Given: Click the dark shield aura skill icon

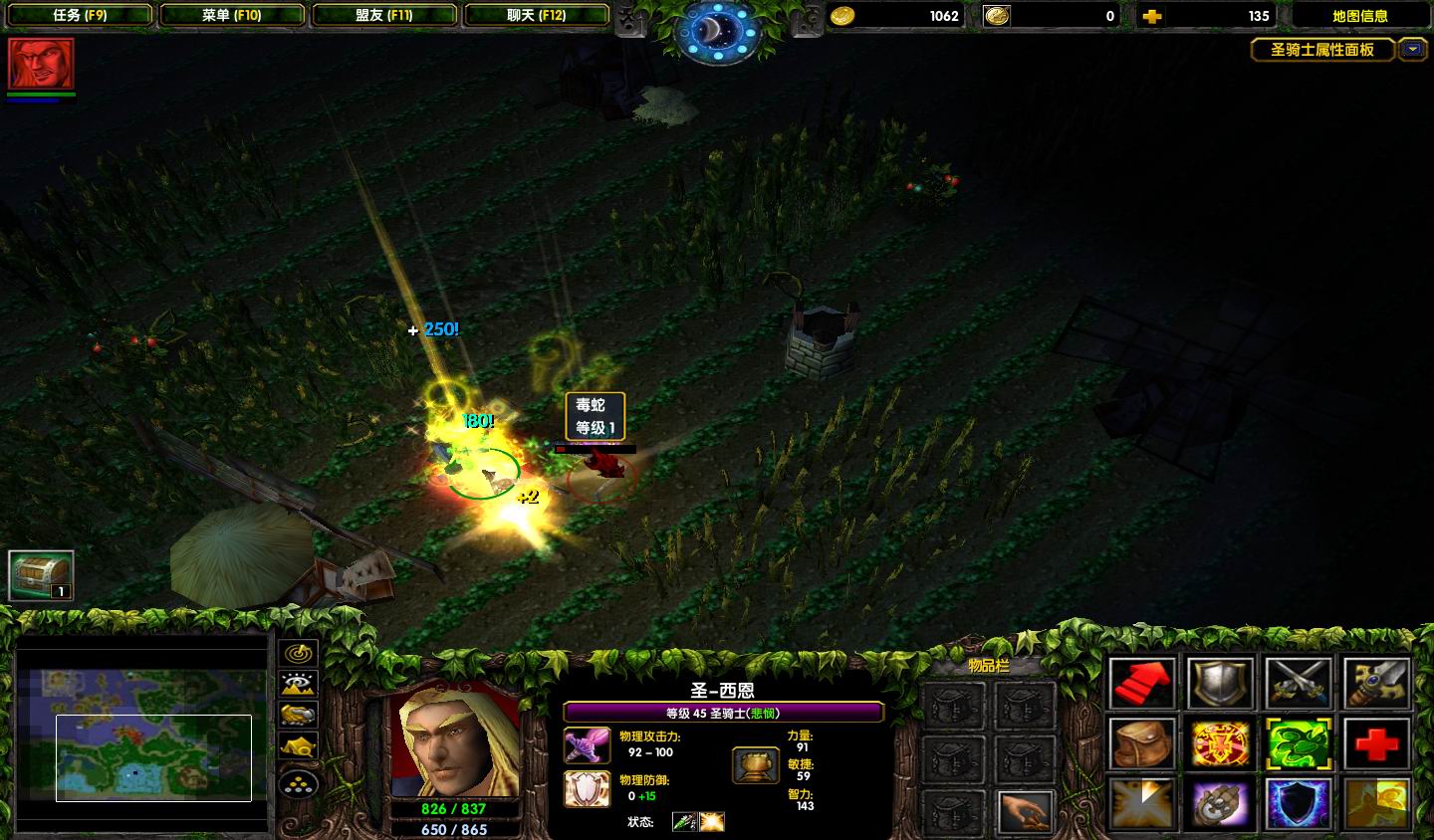Looking at the screenshot, I should 1298,804.
